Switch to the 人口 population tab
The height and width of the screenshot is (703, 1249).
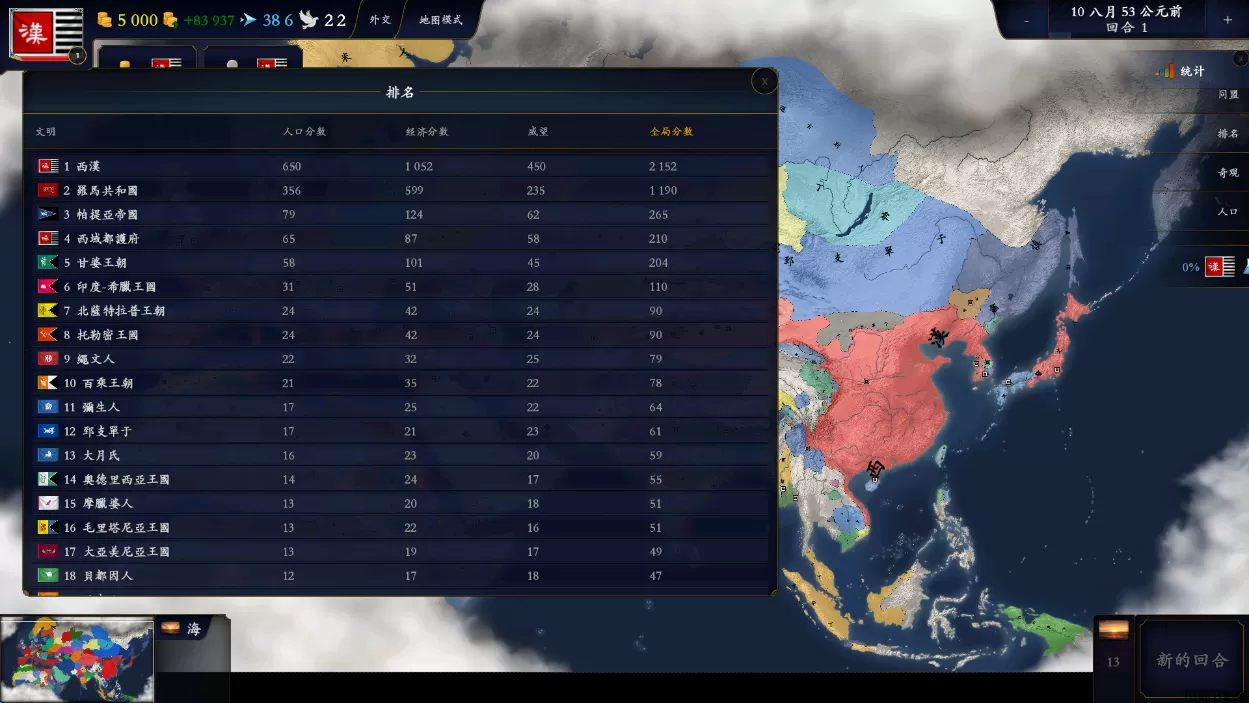[x=1228, y=212]
